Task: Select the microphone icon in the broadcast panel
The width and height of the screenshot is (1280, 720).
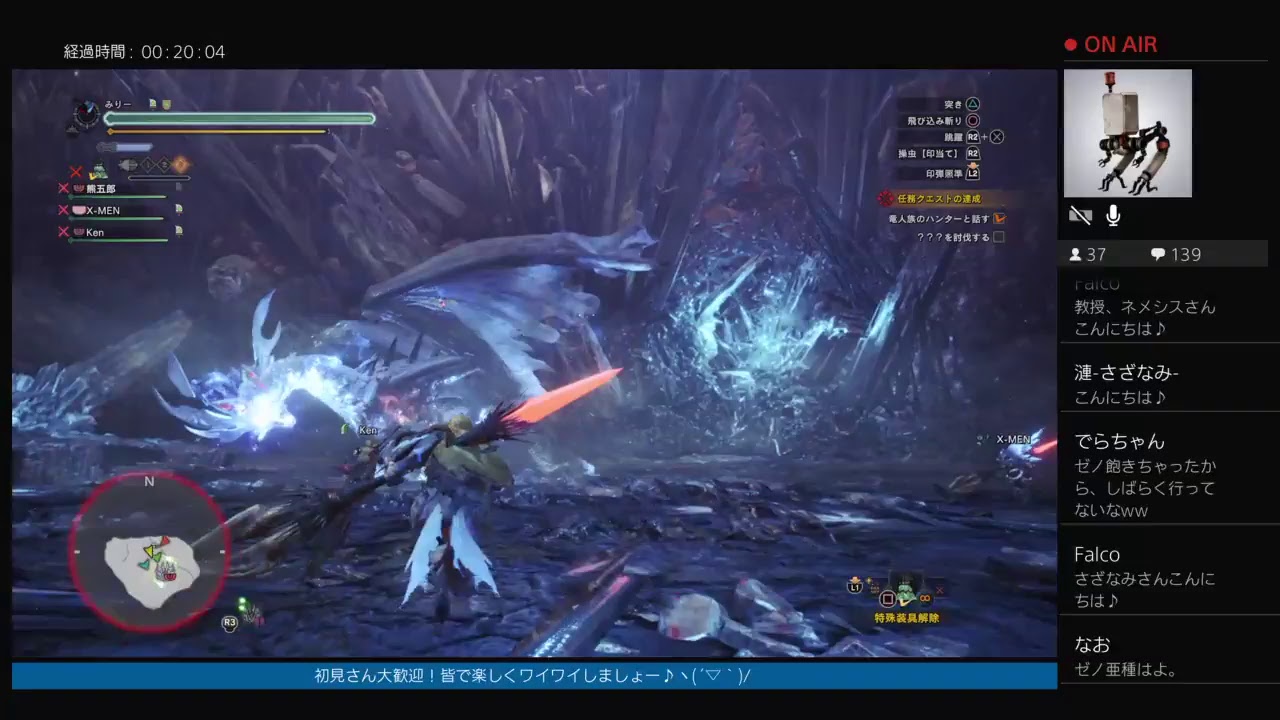Action: click(1112, 215)
